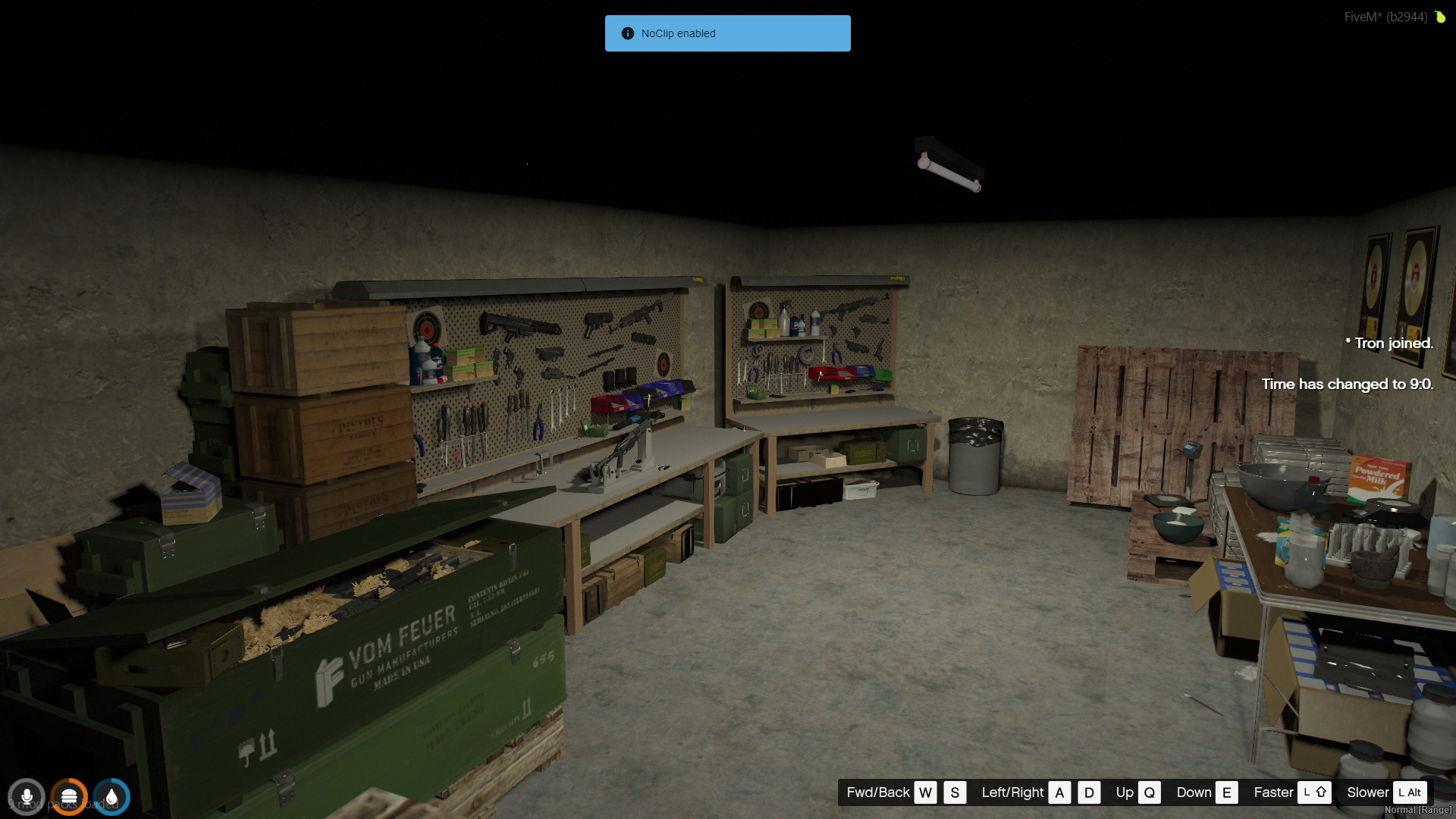Select the burger hunger status icon
The width and height of the screenshot is (1456, 819).
tap(69, 797)
